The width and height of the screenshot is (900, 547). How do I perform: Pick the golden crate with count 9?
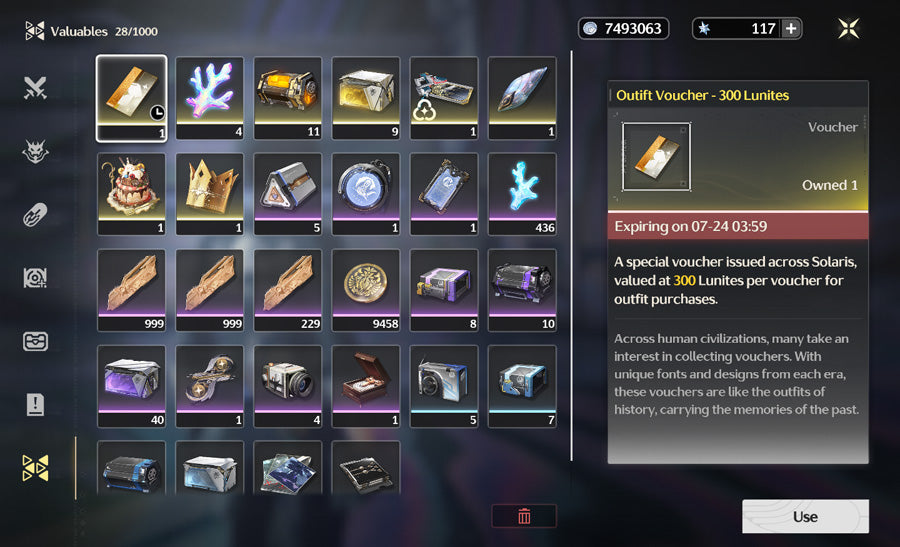point(366,96)
